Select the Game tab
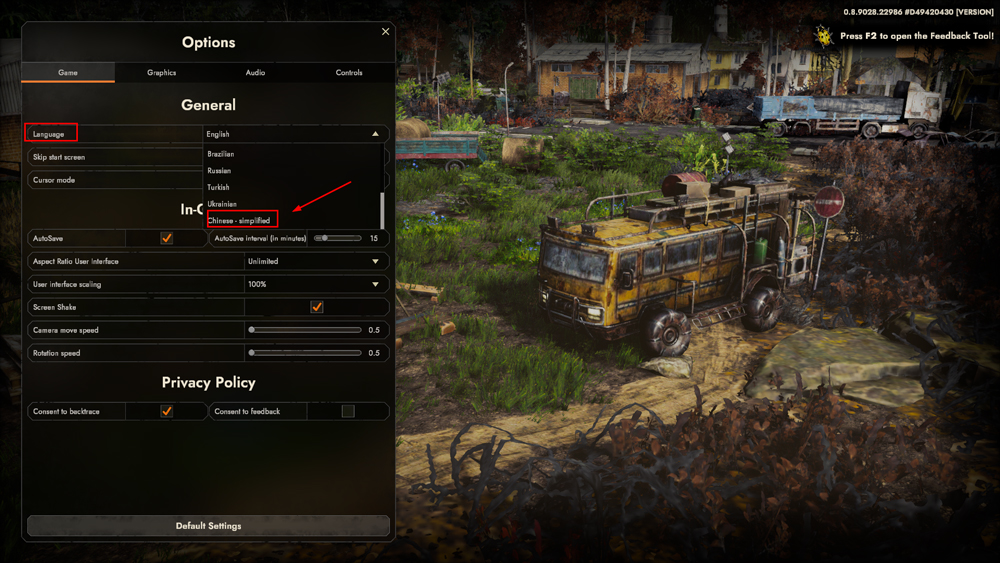Viewport: 1000px width, 563px height. [x=68, y=73]
